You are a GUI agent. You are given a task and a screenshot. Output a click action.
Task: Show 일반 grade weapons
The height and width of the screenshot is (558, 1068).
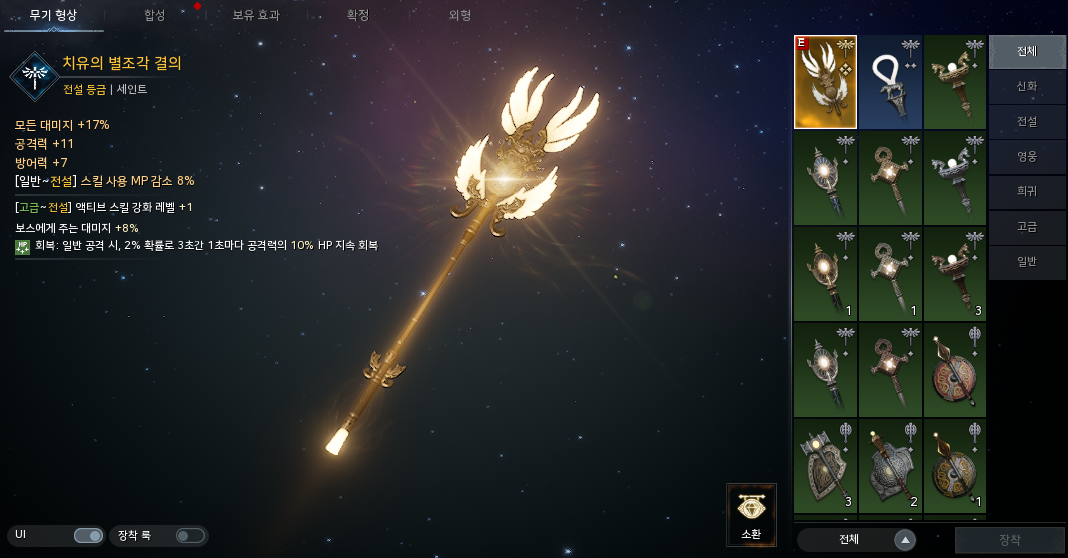coord(1027,262)
